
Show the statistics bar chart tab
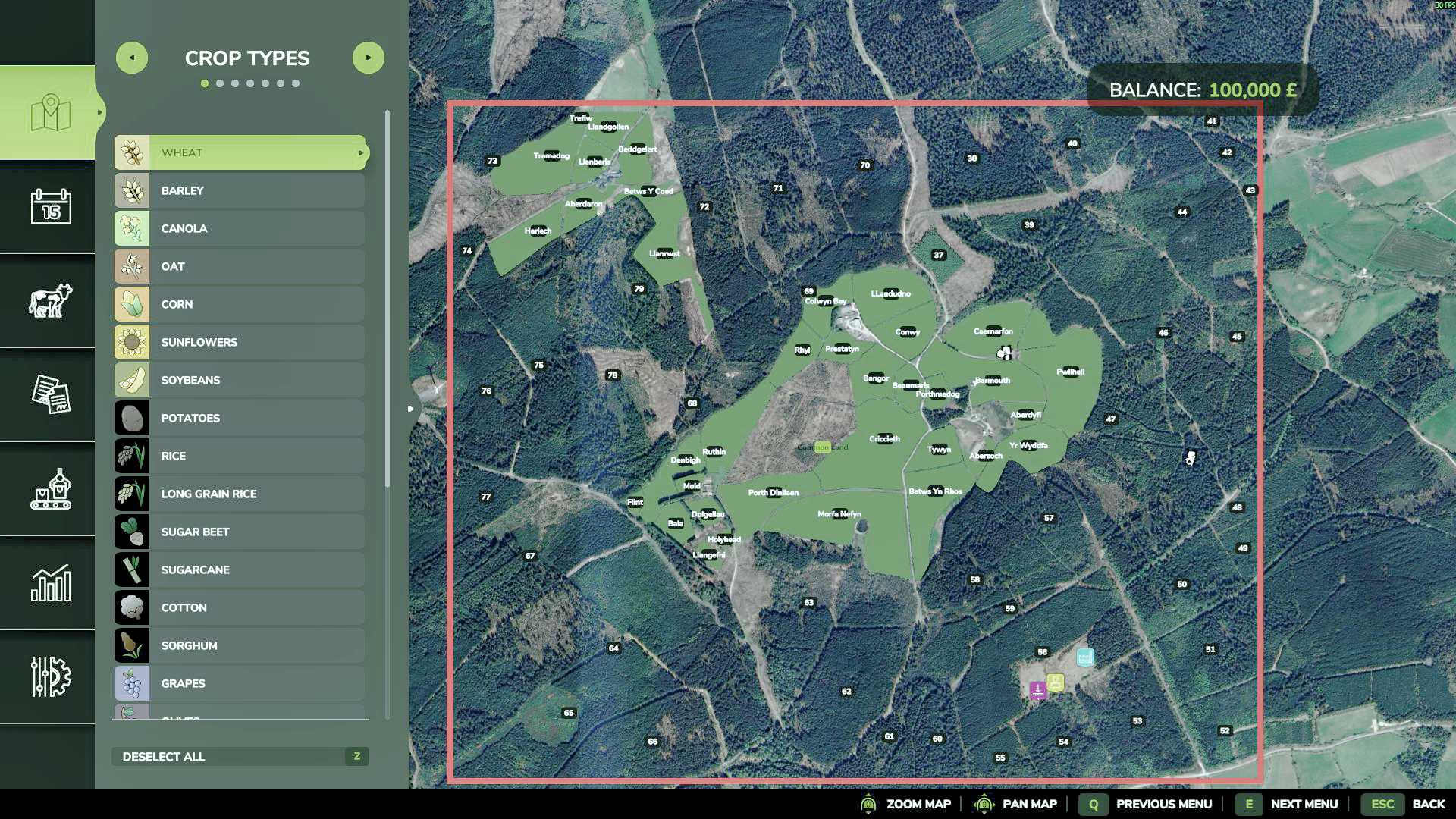pos(51,583)
